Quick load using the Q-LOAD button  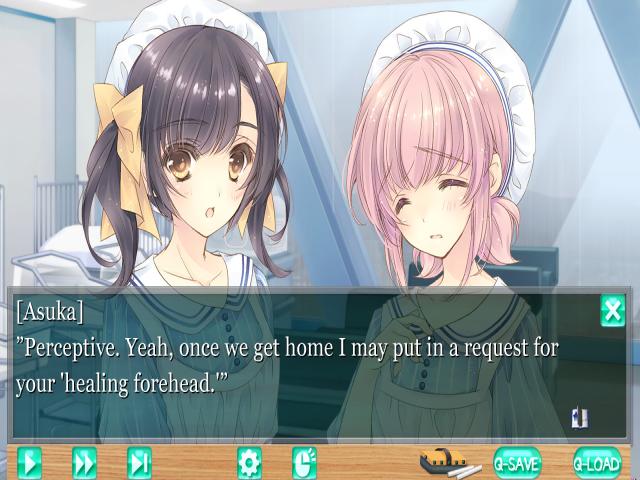[597, 462]
